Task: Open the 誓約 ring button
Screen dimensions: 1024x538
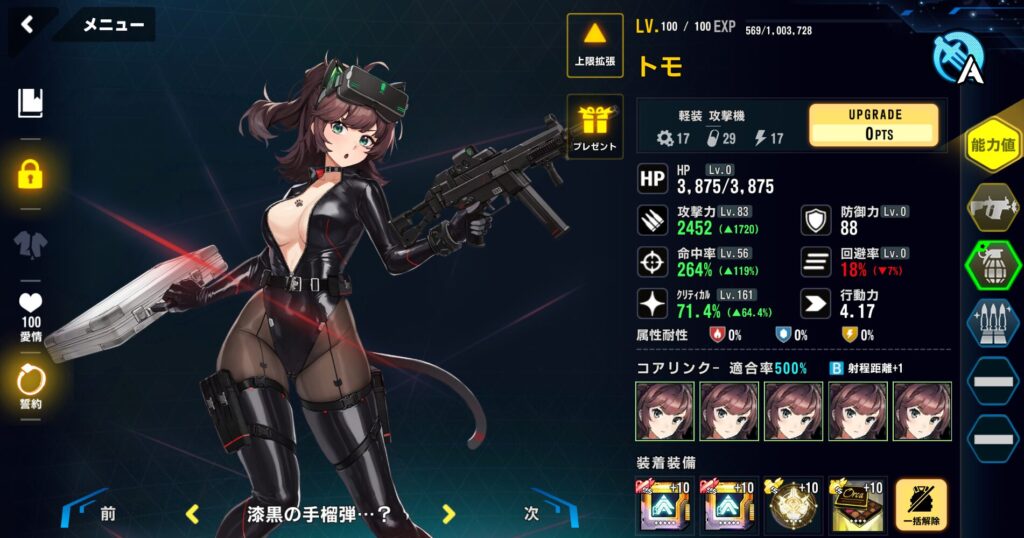Action: coord(31,386)
